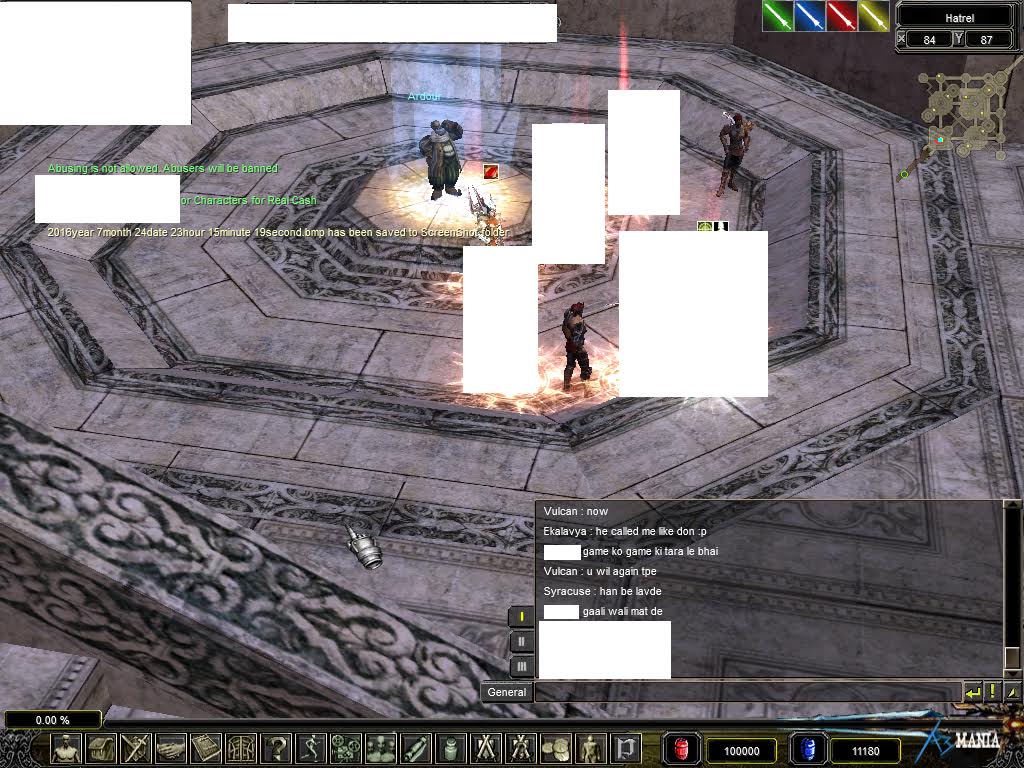
Task: Click the General chat channel button
Action: [506, 692]
